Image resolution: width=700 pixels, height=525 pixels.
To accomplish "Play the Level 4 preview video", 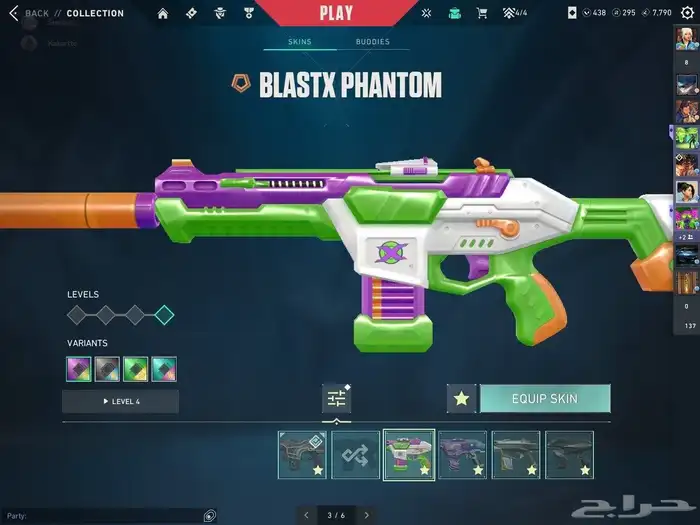I will (x=120, y=401).
